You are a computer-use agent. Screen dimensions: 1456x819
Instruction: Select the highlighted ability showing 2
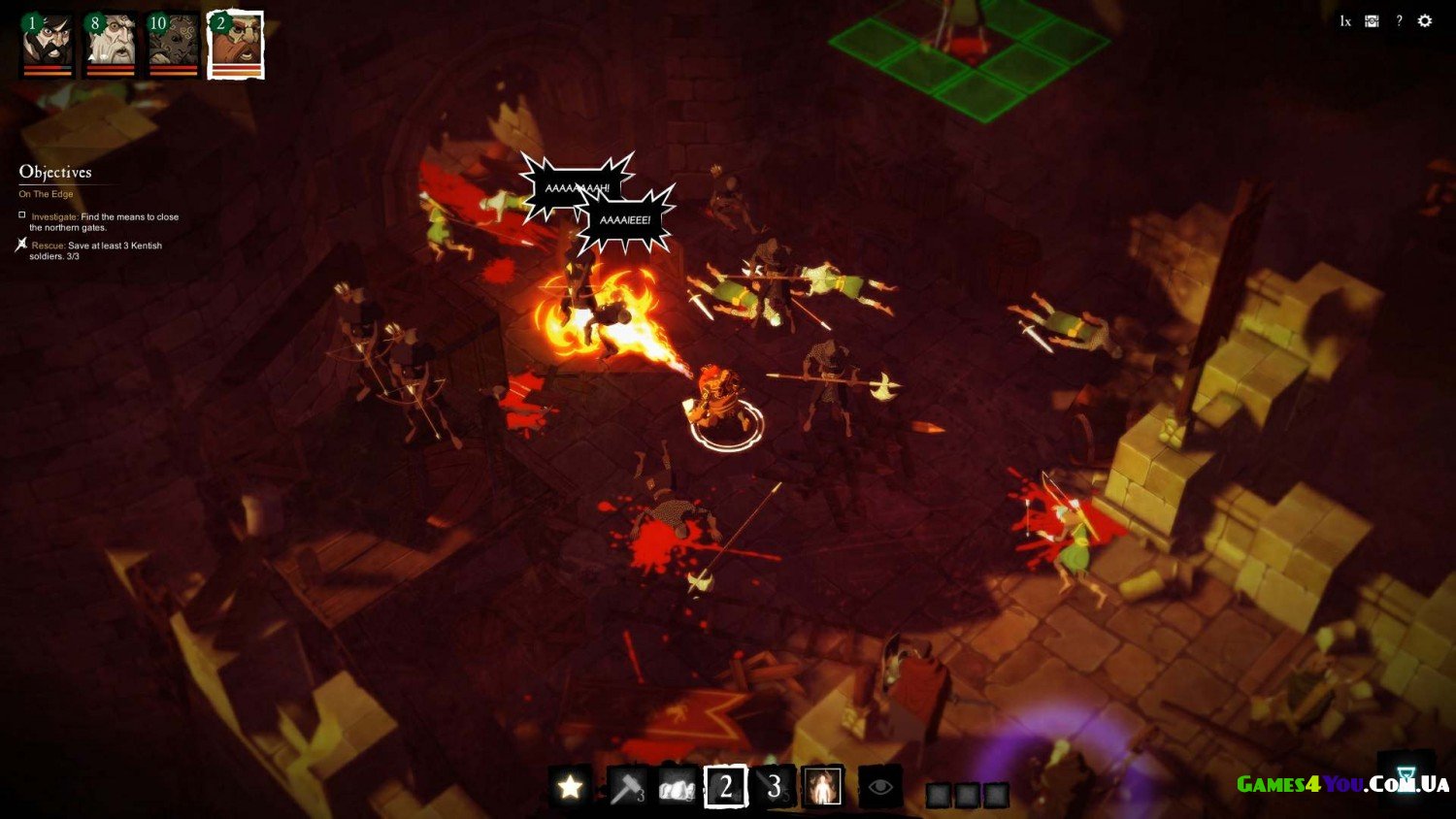coord(725,786)
